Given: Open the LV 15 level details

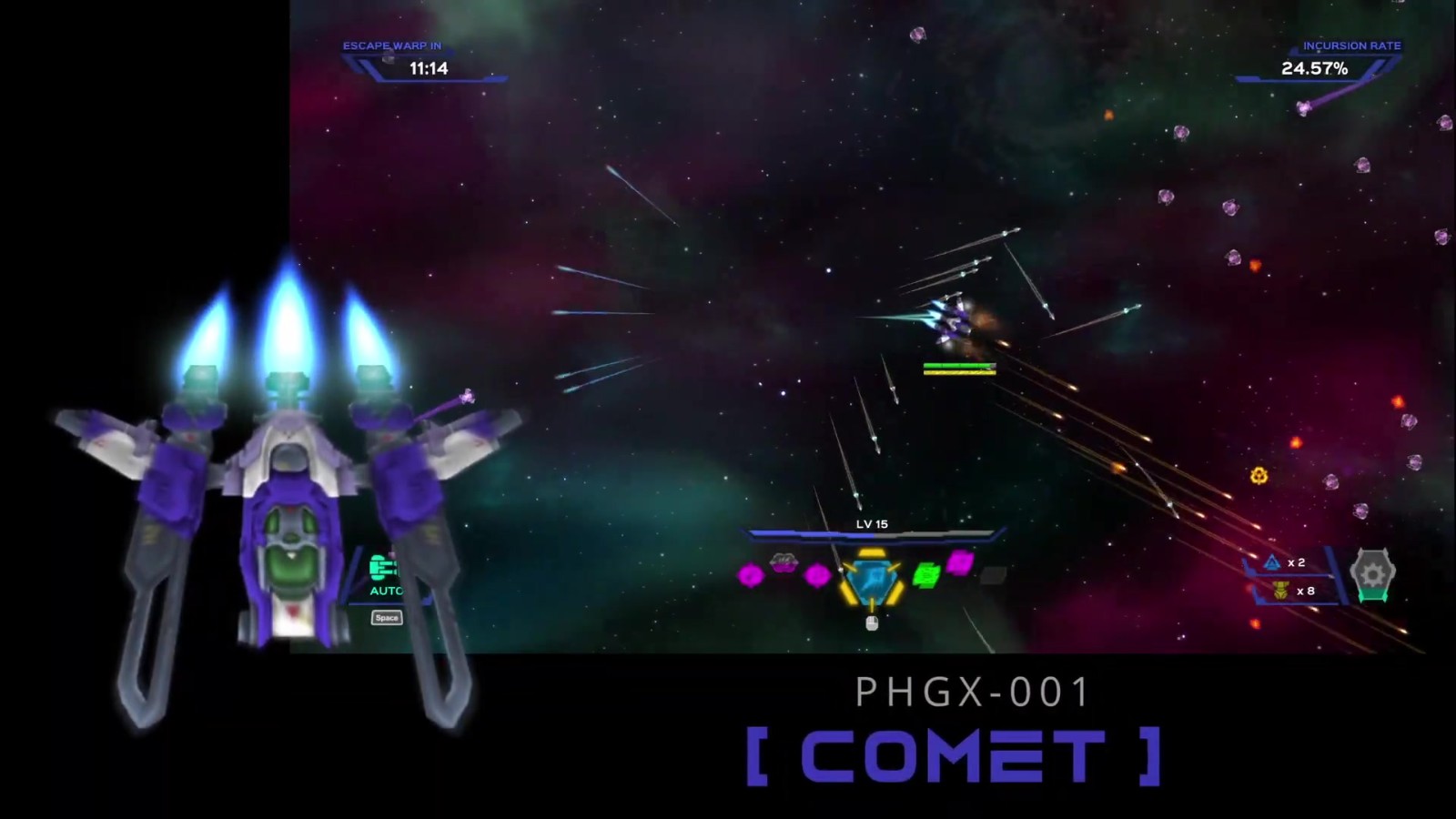Looking at the screenshot, I should (x=871, y=525).
